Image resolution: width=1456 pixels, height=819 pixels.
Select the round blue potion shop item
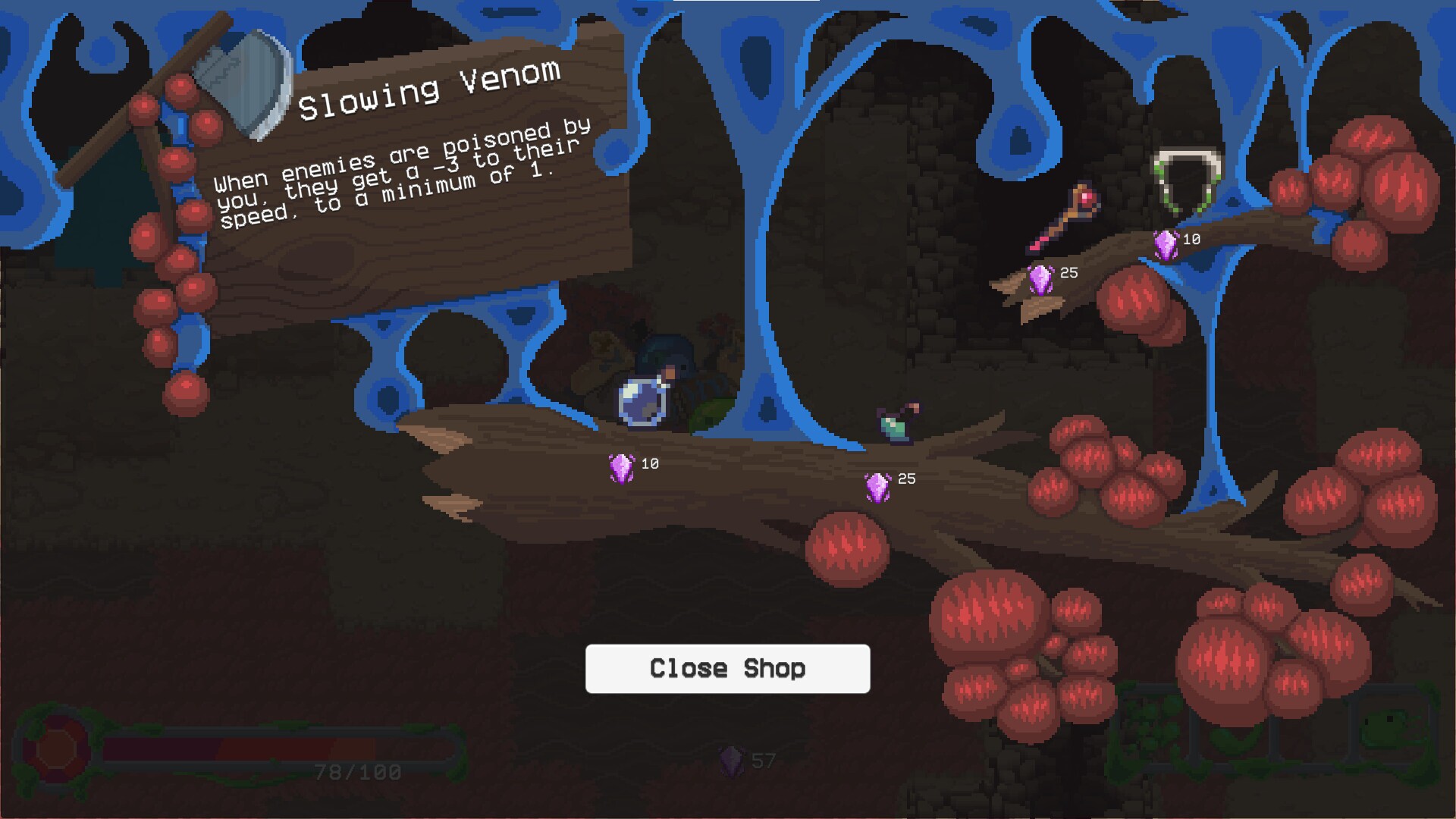(643, 400)
